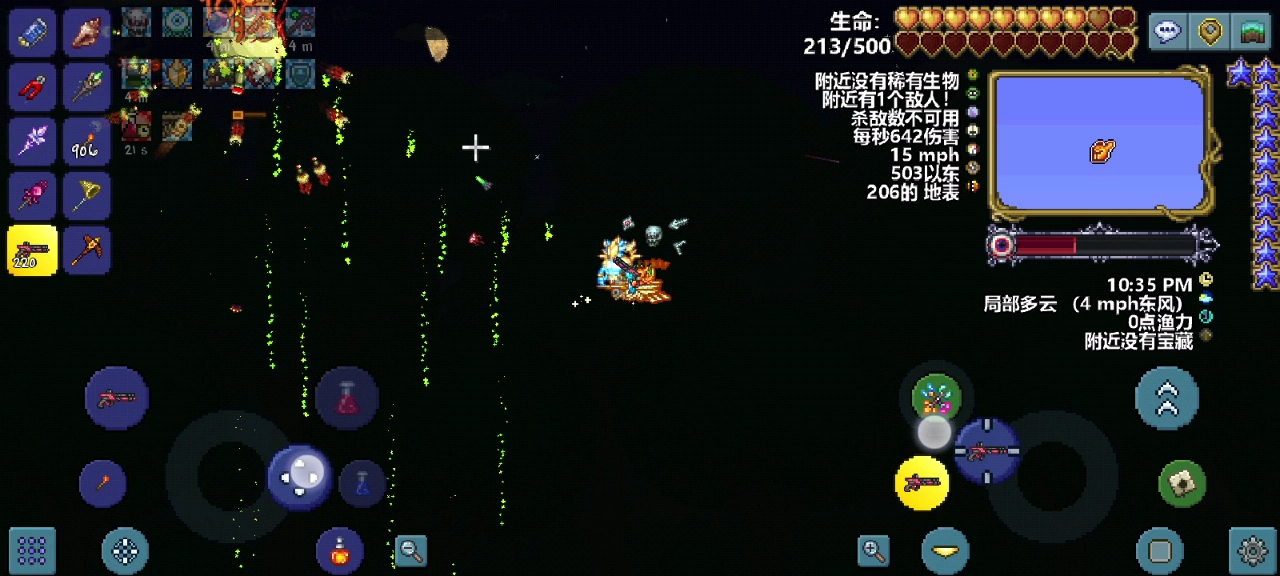Open the settings gear button

click(1253, 549)
